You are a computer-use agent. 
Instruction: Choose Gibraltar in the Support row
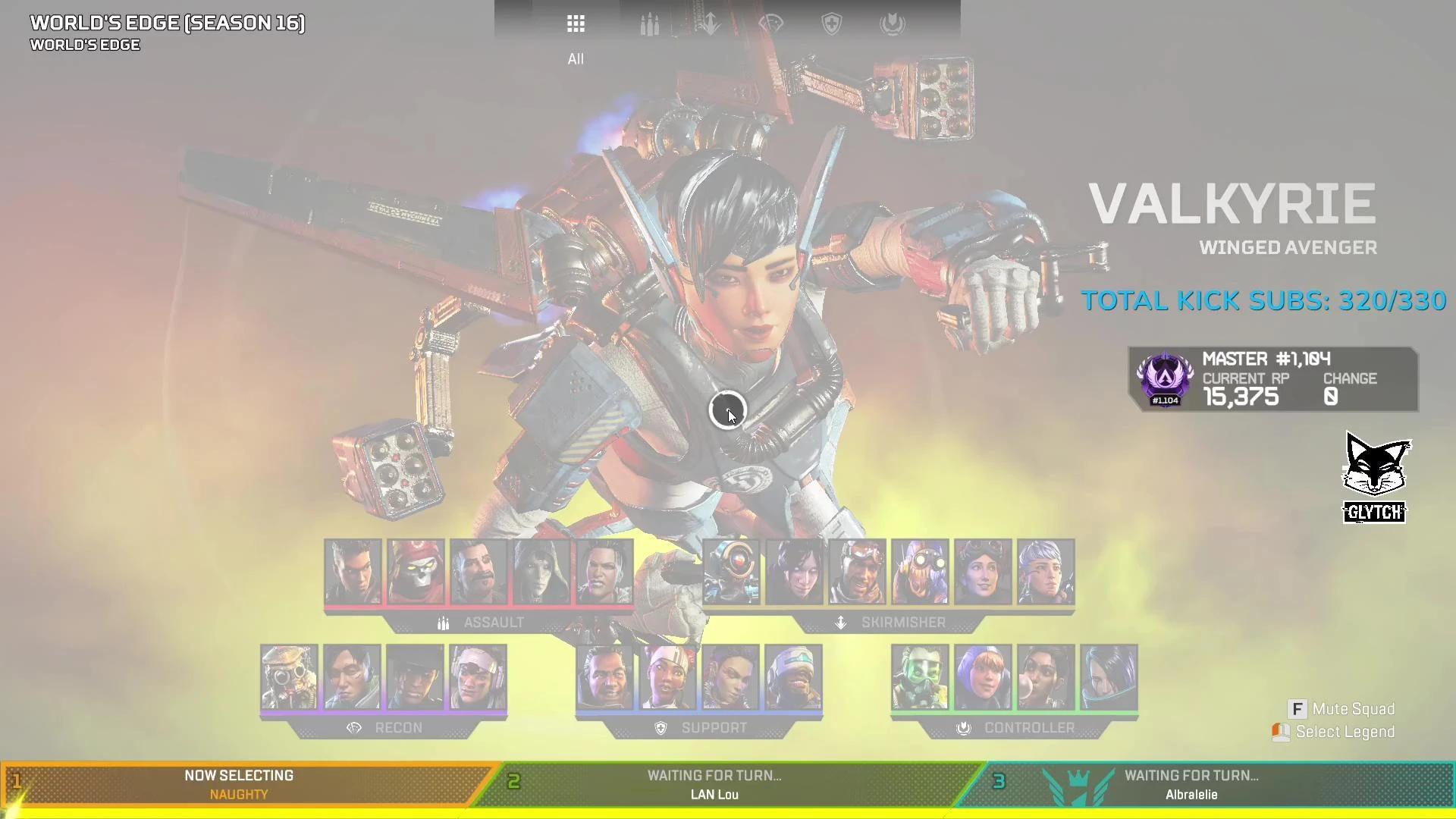click(604, 677)
